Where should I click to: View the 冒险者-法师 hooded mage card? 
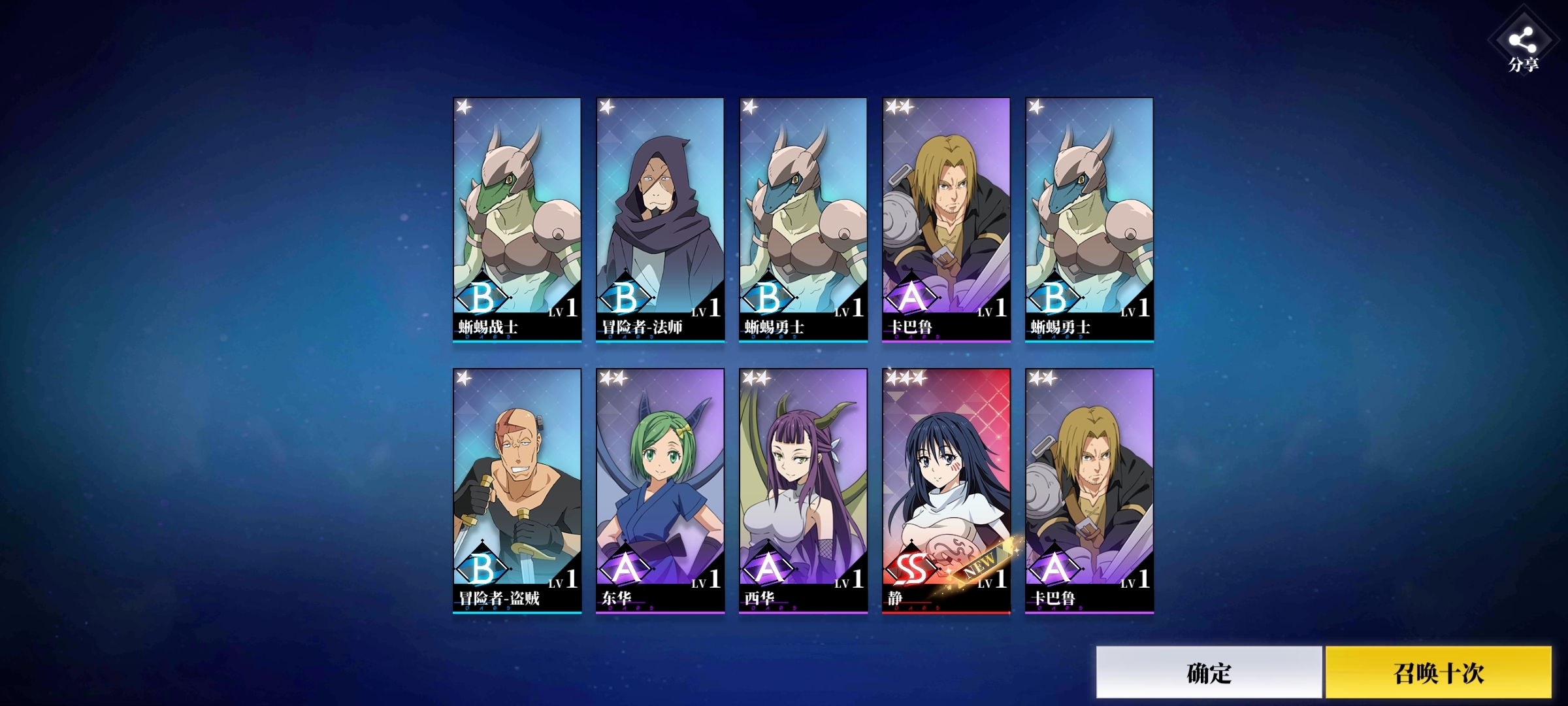660,219
